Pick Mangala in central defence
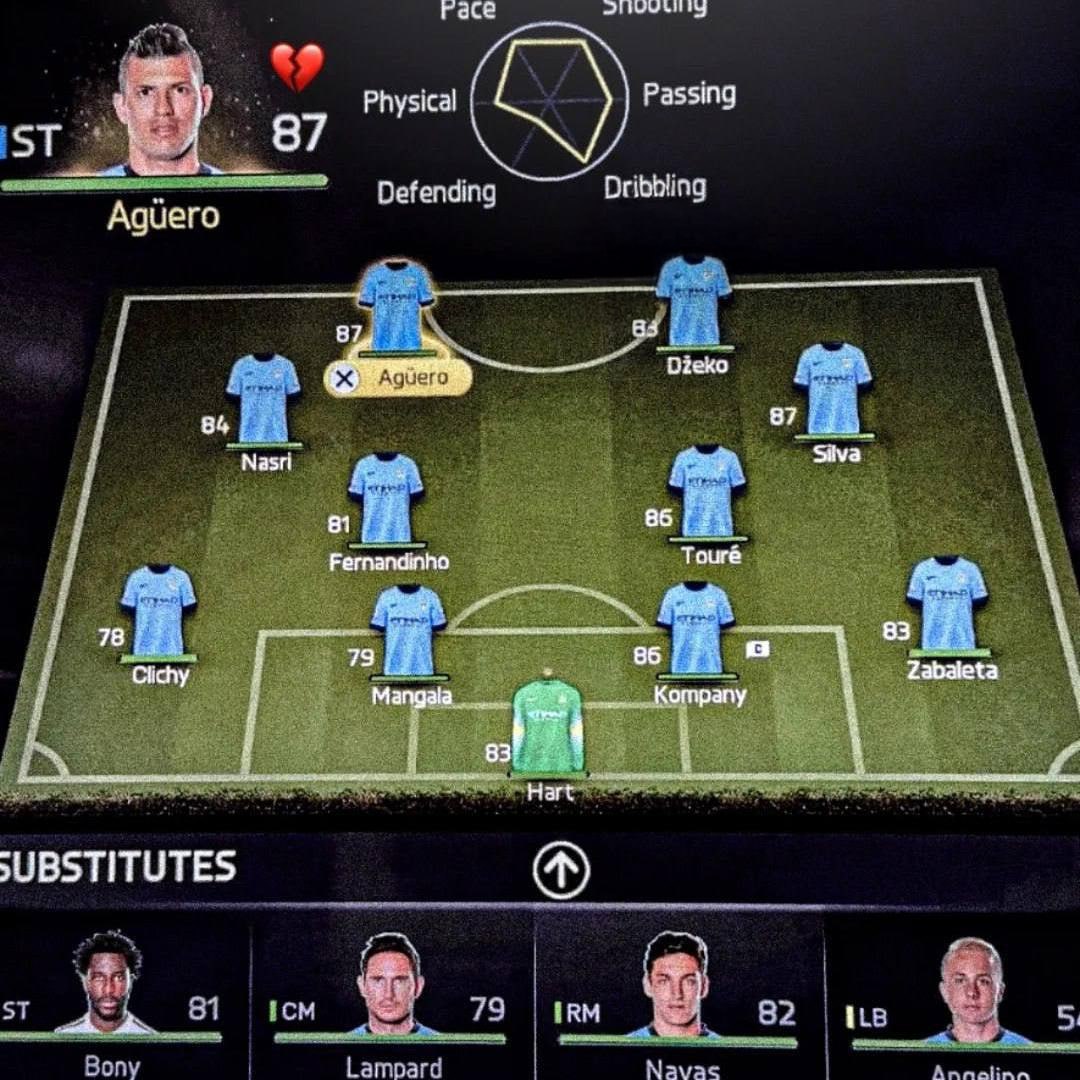Screen dimensions: 1080x1080 click(x=408, y=631)
